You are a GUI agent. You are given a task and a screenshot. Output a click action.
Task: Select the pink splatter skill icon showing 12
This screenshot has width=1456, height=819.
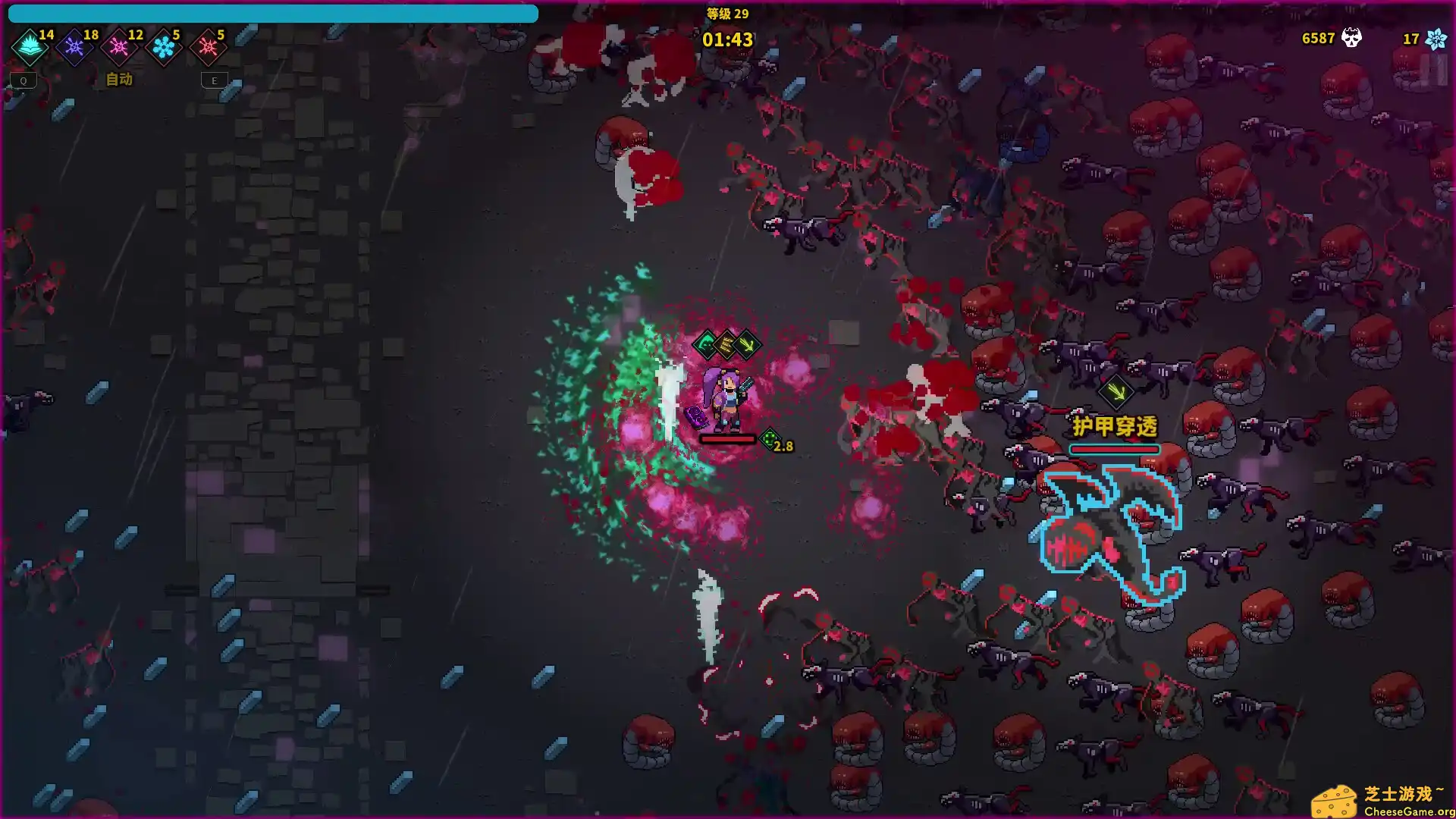pyautogui.click(x=118, y=47)
